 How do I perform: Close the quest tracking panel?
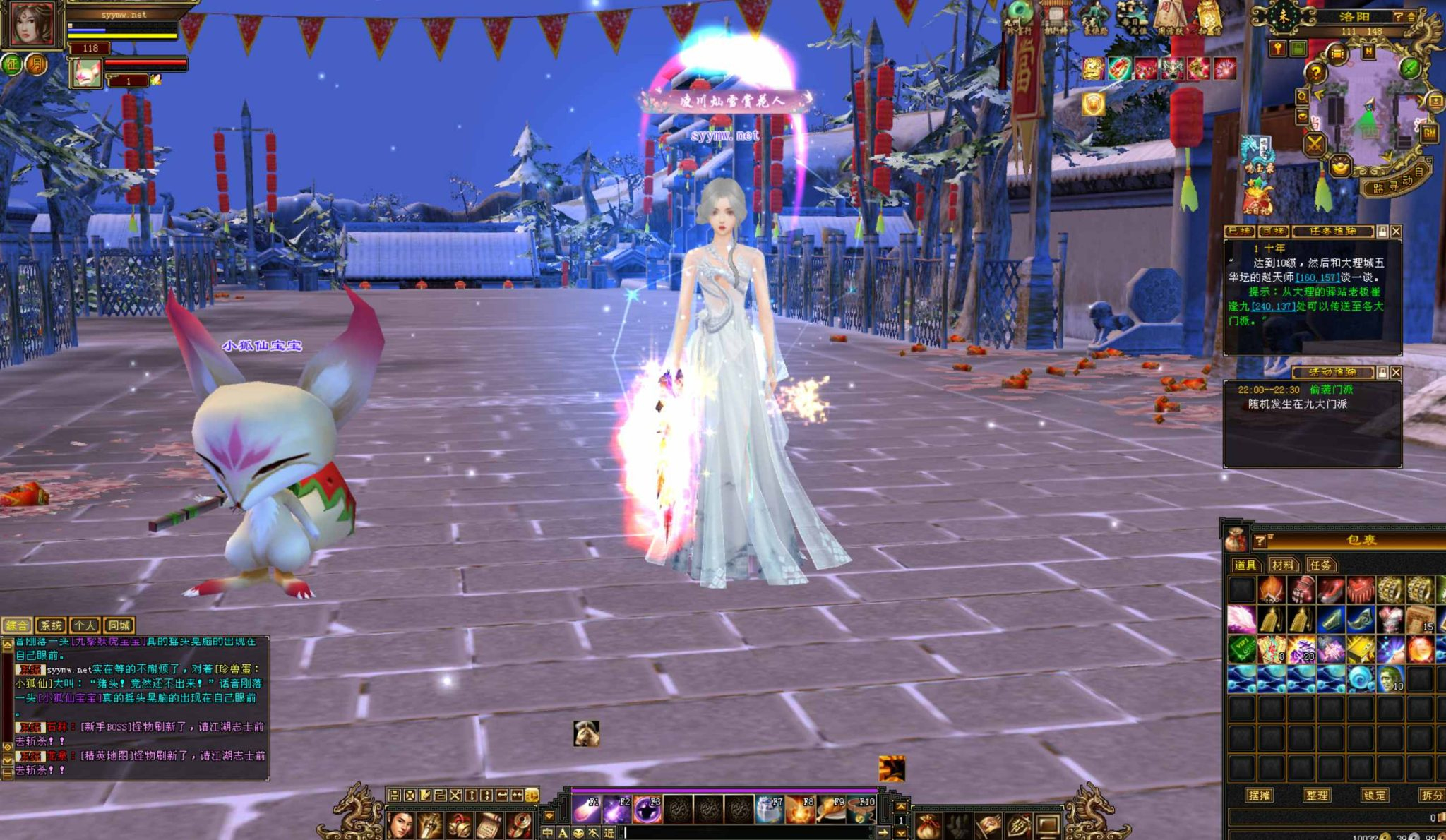pos(1396,232)
